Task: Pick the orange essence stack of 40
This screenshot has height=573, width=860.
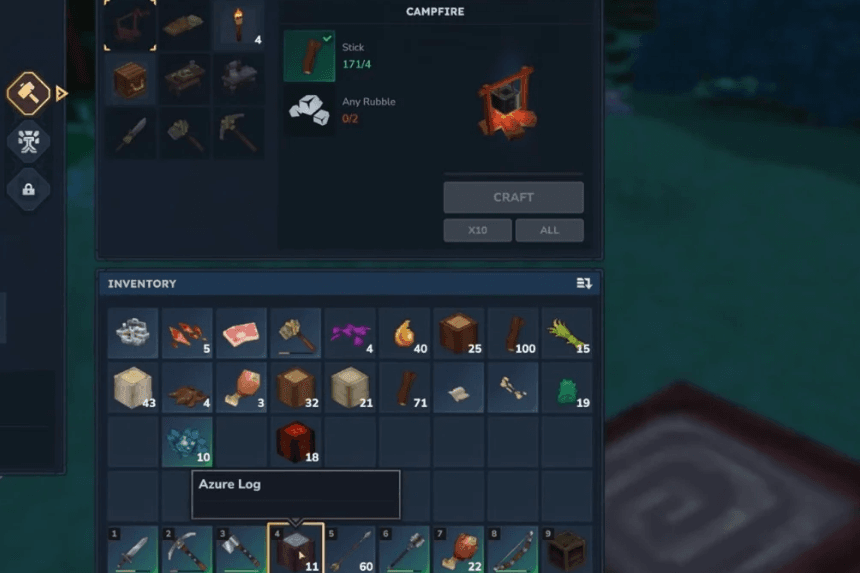Action: click(404, 334)
